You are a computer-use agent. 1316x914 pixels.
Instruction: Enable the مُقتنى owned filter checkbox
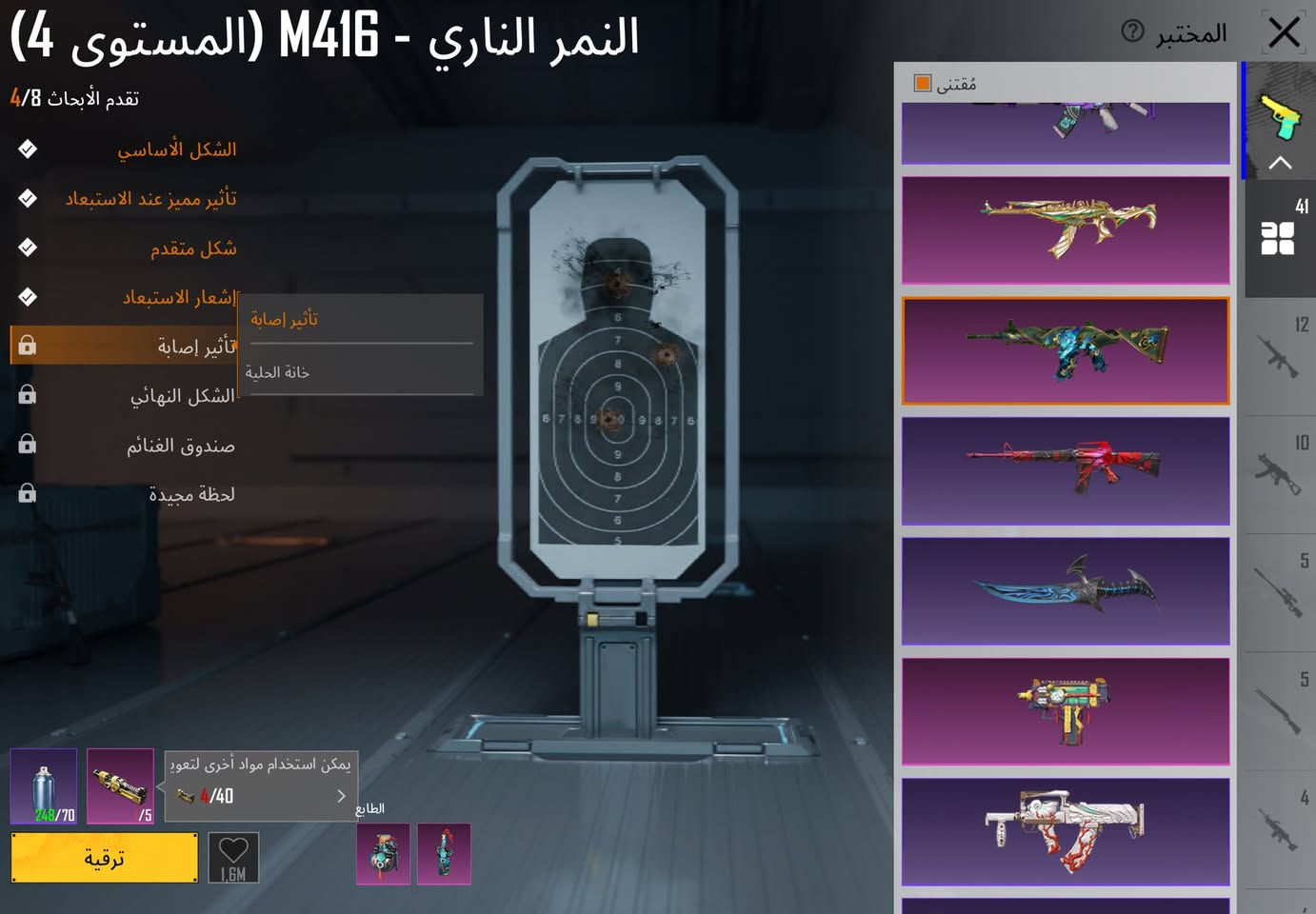click(921, 84)
